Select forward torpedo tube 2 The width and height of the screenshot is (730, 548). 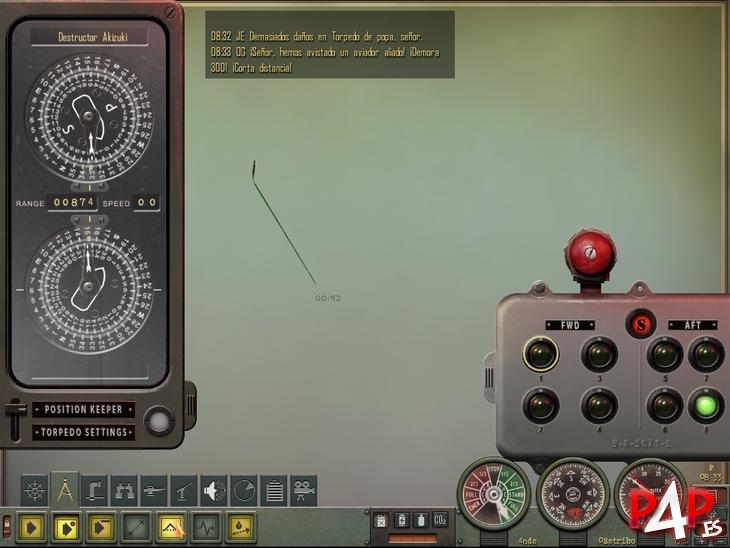click(x=540, y=405)
